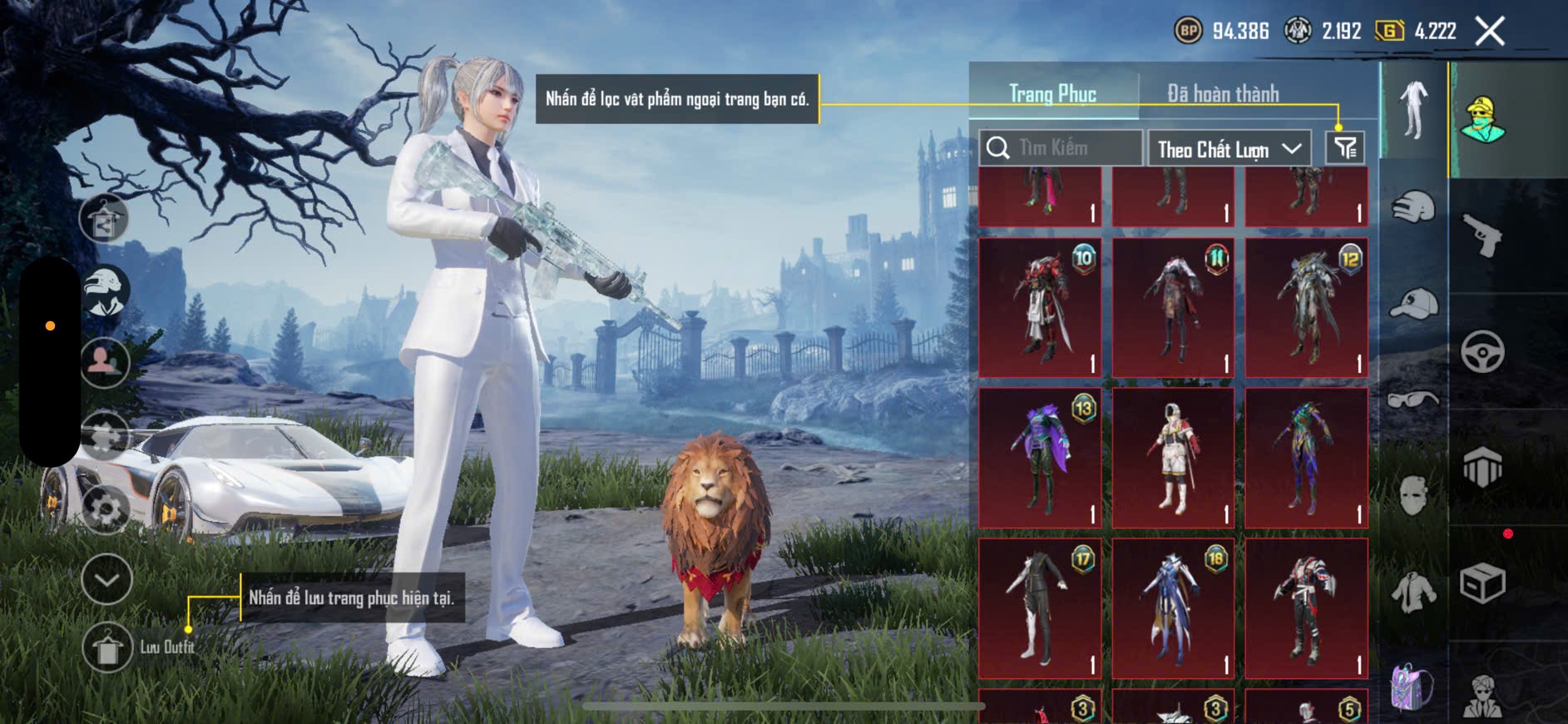Choose the blue outfit with badge 18
This screenshot has width=1568, height=724.
click(x=1173, y=607)
